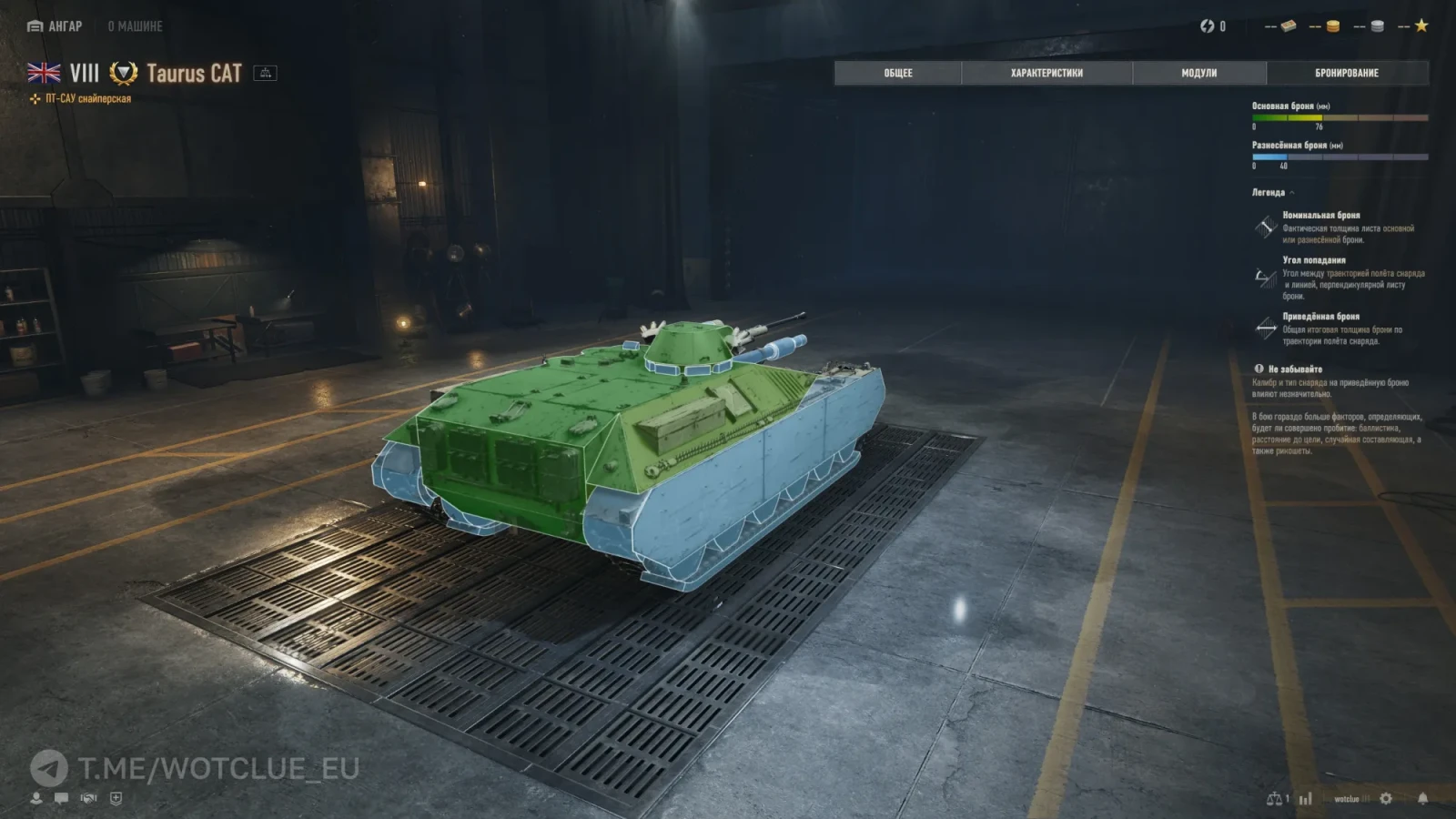Screen dimensions: 1456x819
Task: Click the banknotes currency icon
Action: coord(1288,26)
